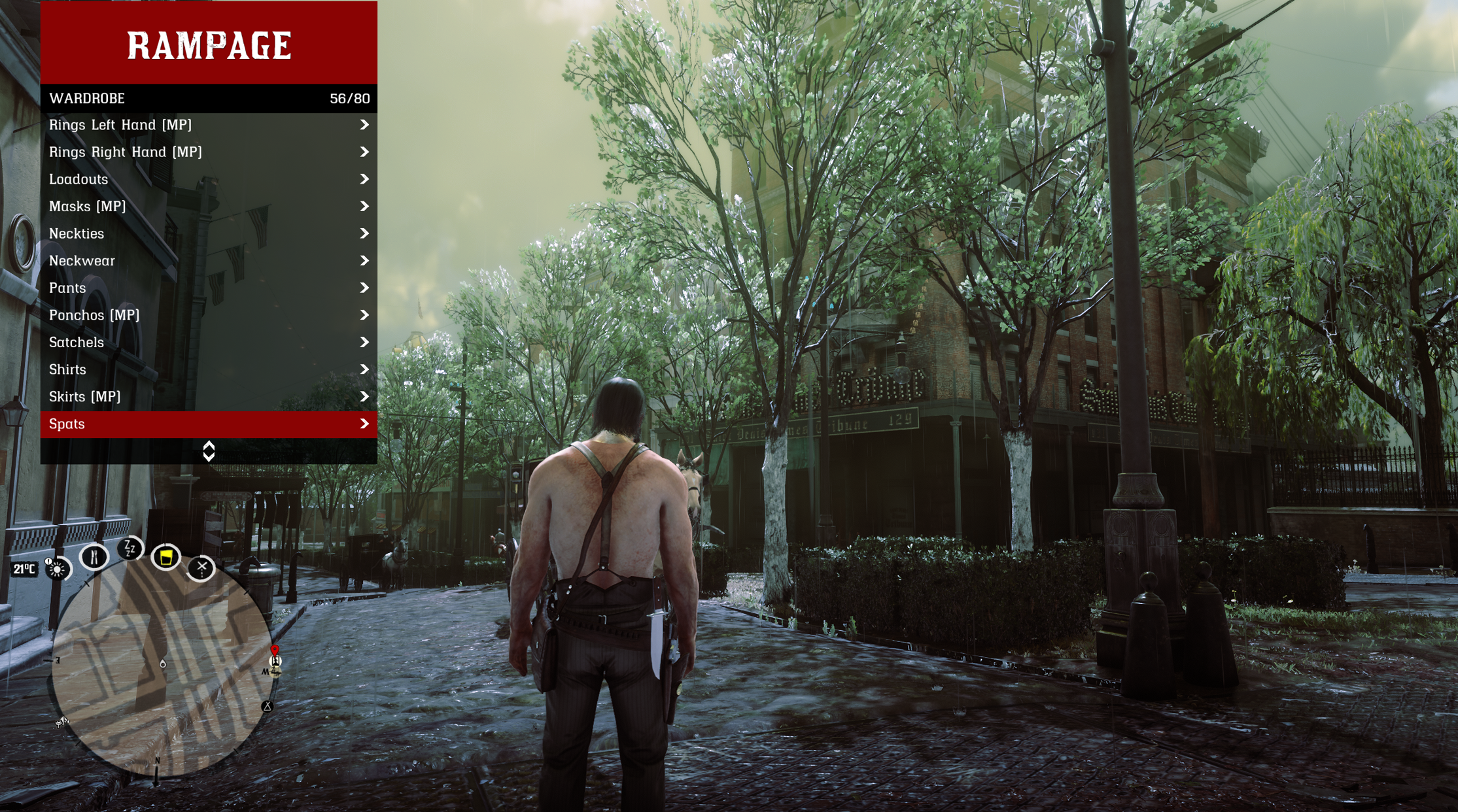Click the sun temperature icon

click(x=58, y=569)
